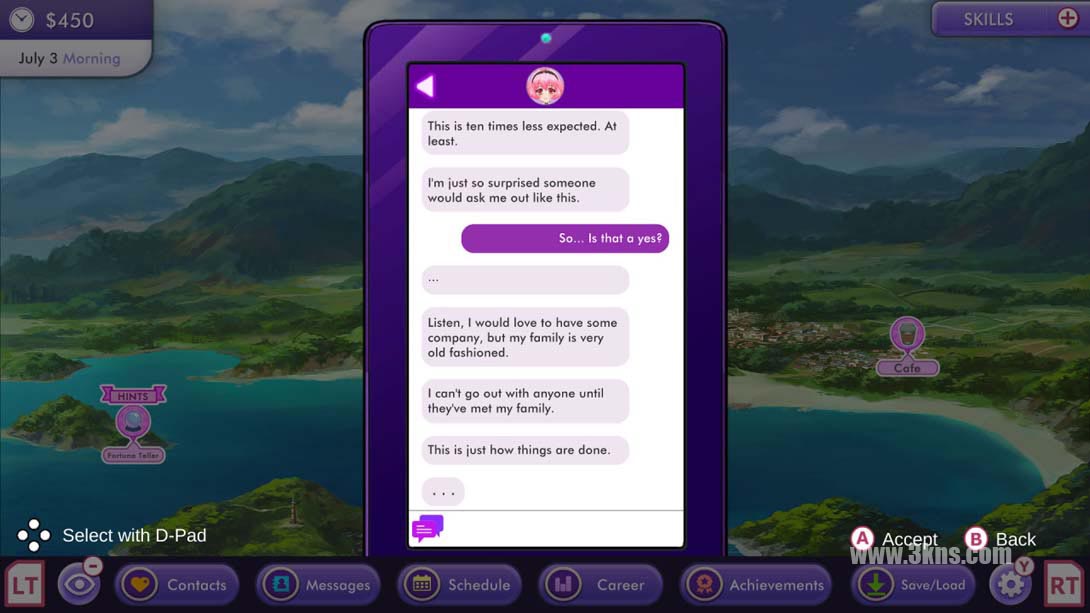
Task: Open the Save/Load menu
Action: 914,585
